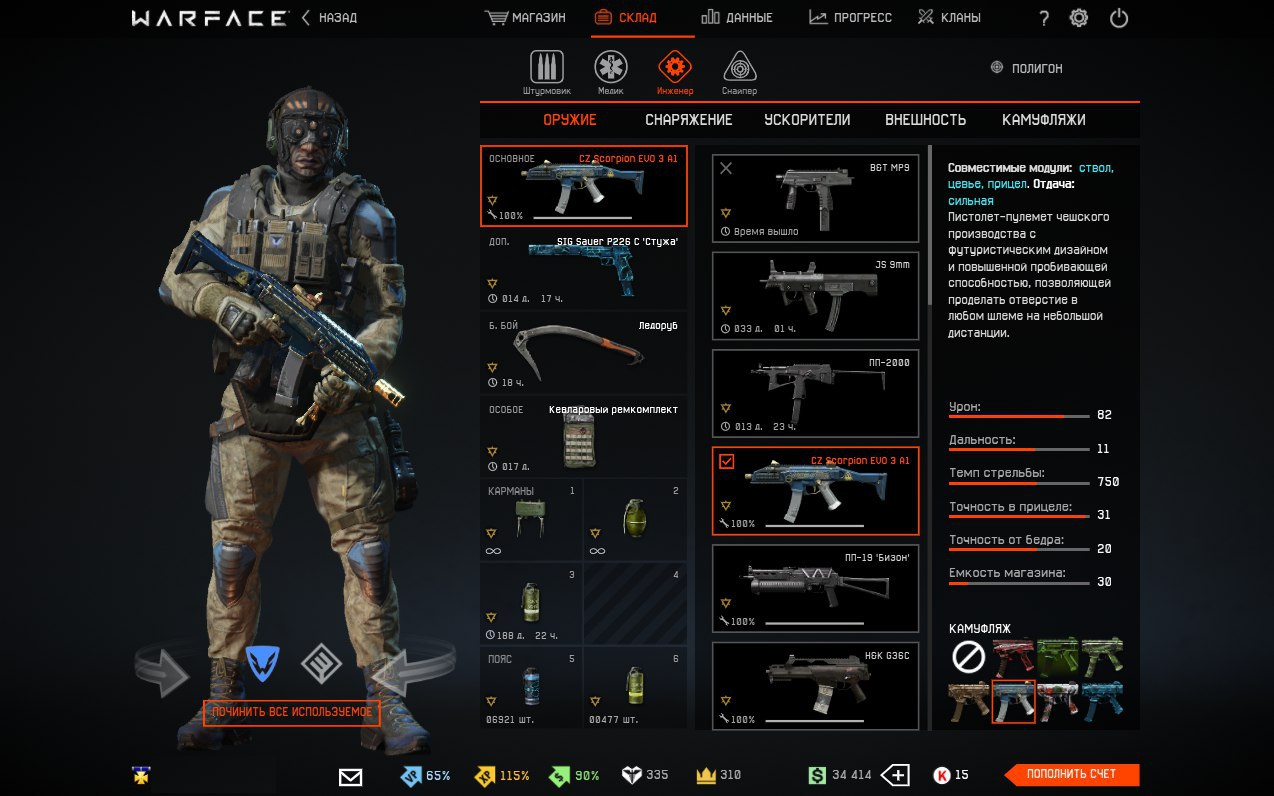Select the Снайпер class icon
The height and width of the screenshot is (796, 1274).
pyautogui.click(x=739, y=69)
